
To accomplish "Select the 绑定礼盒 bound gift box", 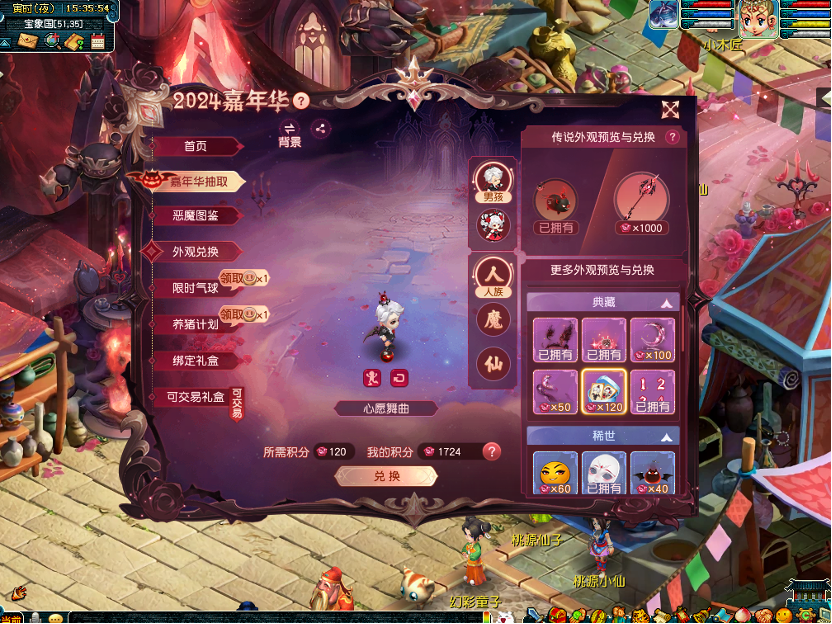I will tap(195, 360).
